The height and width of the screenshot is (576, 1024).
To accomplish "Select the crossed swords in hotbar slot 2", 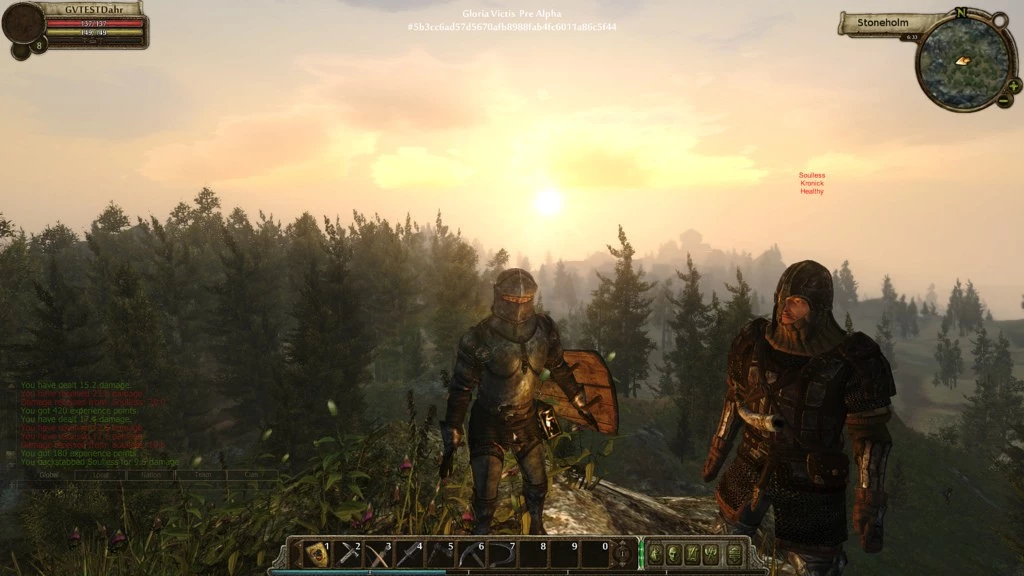I will 347,553.
